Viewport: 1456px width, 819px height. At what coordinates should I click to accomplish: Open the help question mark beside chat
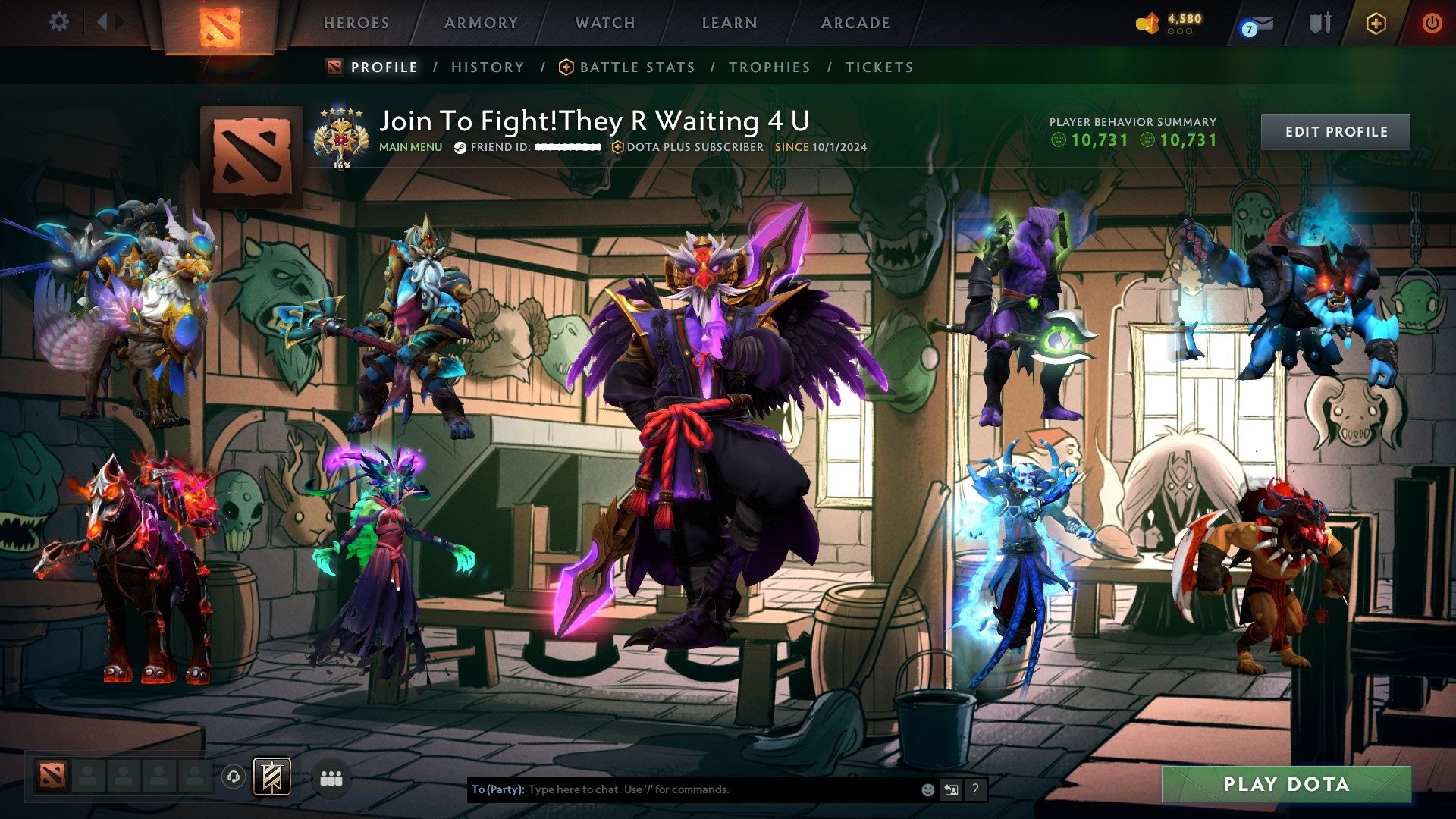click(974, 789)
